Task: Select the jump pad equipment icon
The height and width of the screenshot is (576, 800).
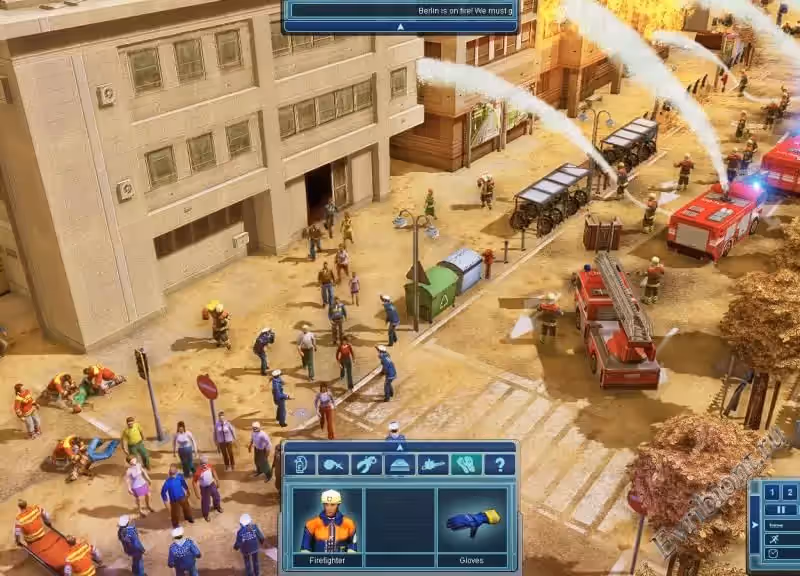Action: click(399, 464)
